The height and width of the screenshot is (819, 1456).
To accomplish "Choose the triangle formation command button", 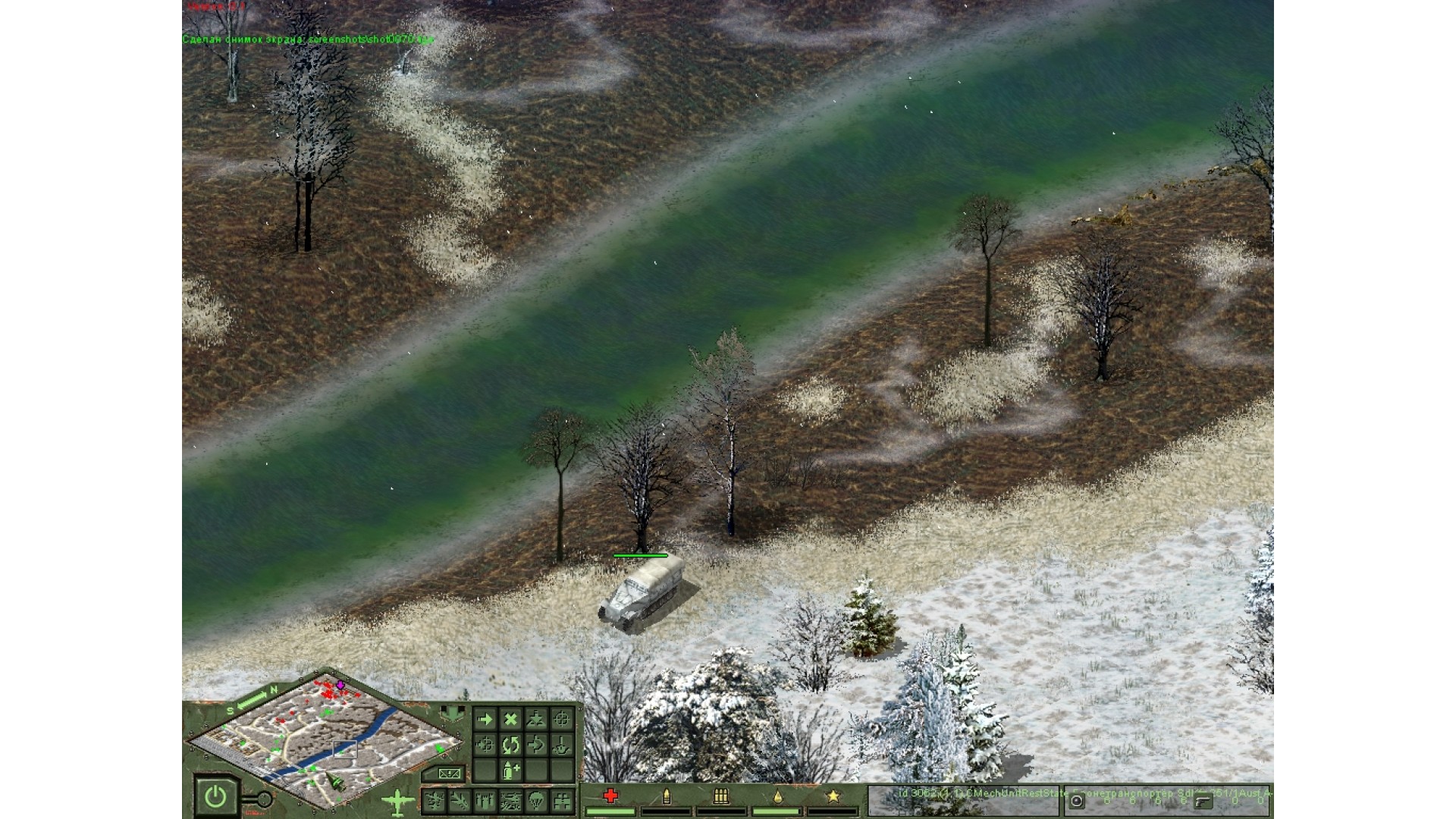I will 536,719.
